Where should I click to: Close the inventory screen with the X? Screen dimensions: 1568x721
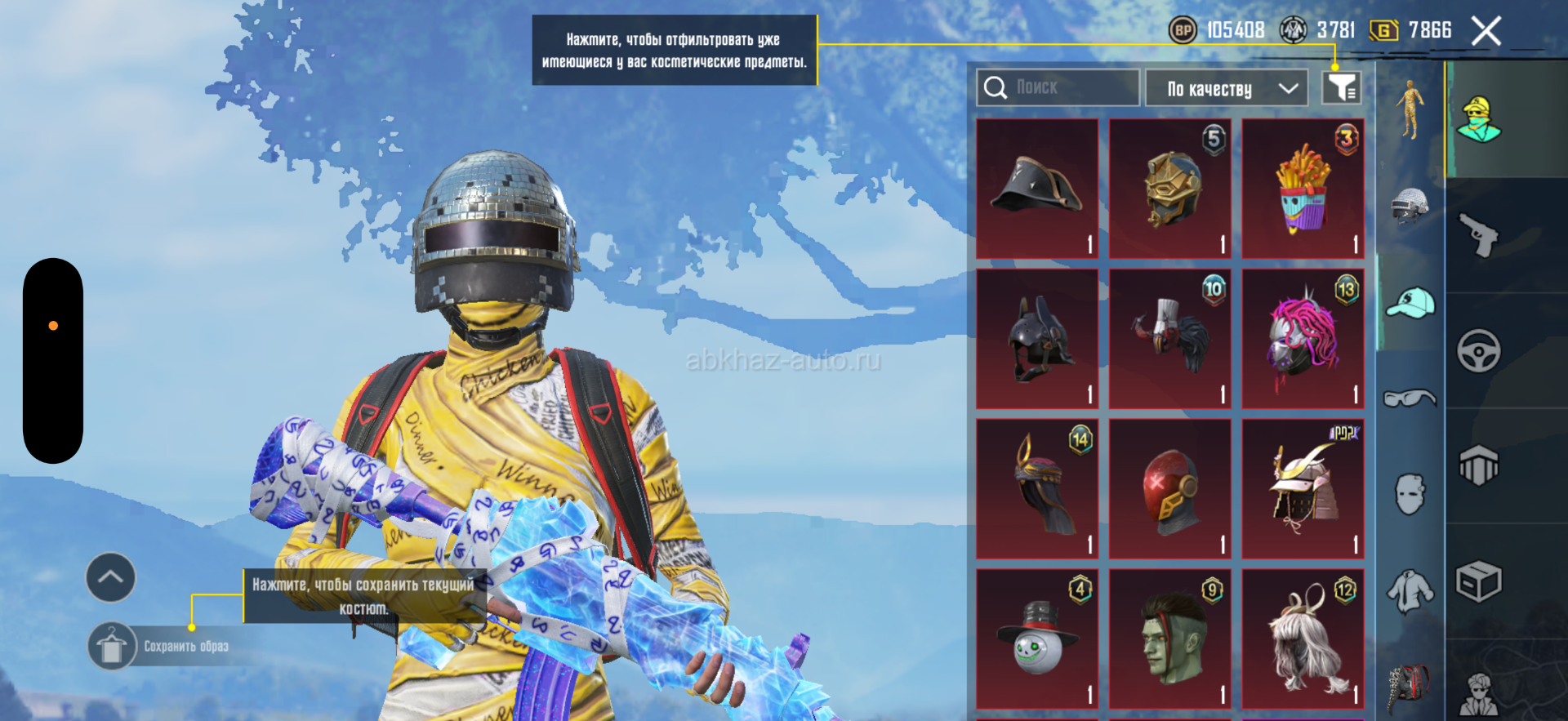[x=1486, y=32]
